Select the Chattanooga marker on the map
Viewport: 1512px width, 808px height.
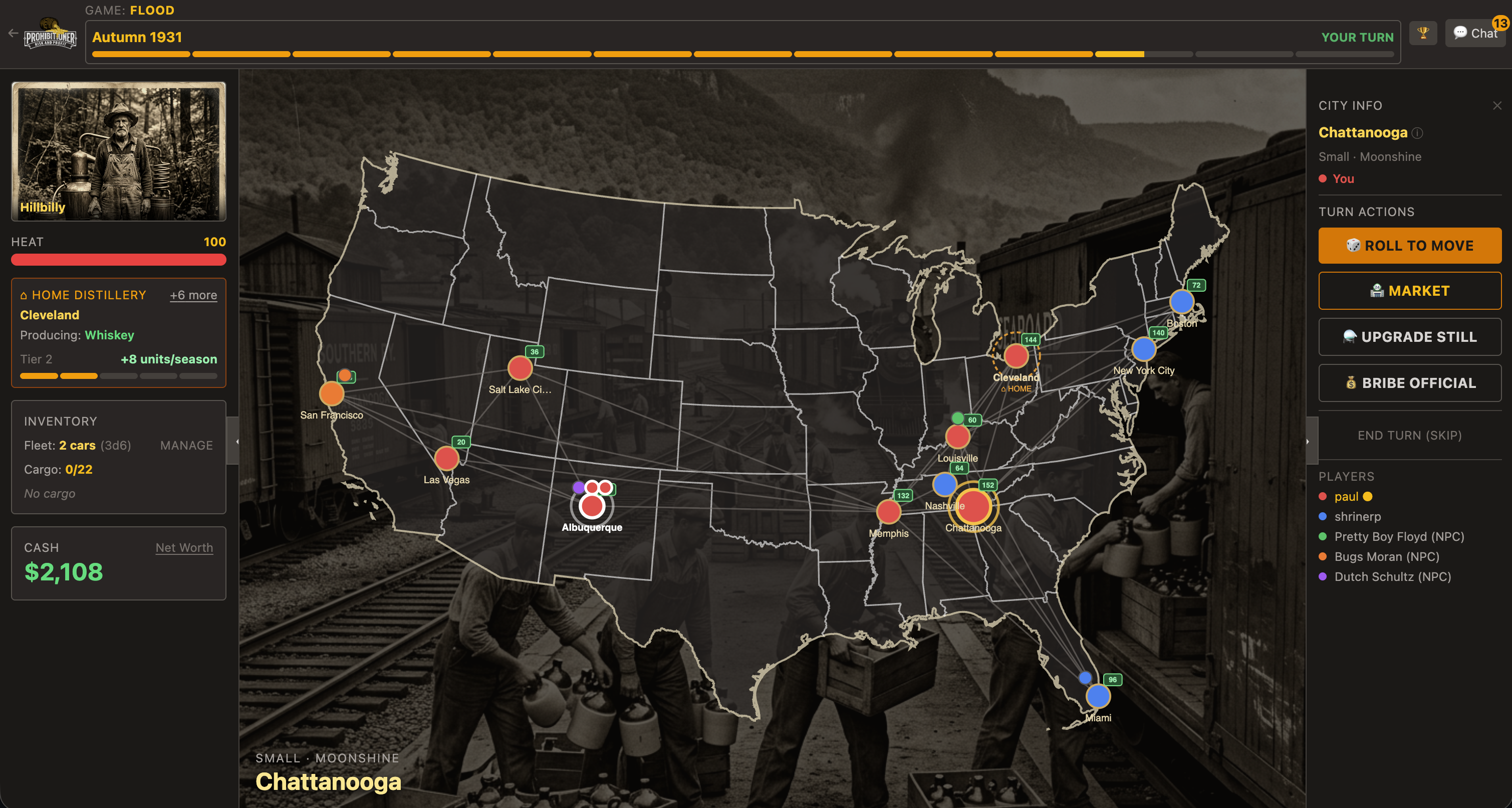pos(974,507)
